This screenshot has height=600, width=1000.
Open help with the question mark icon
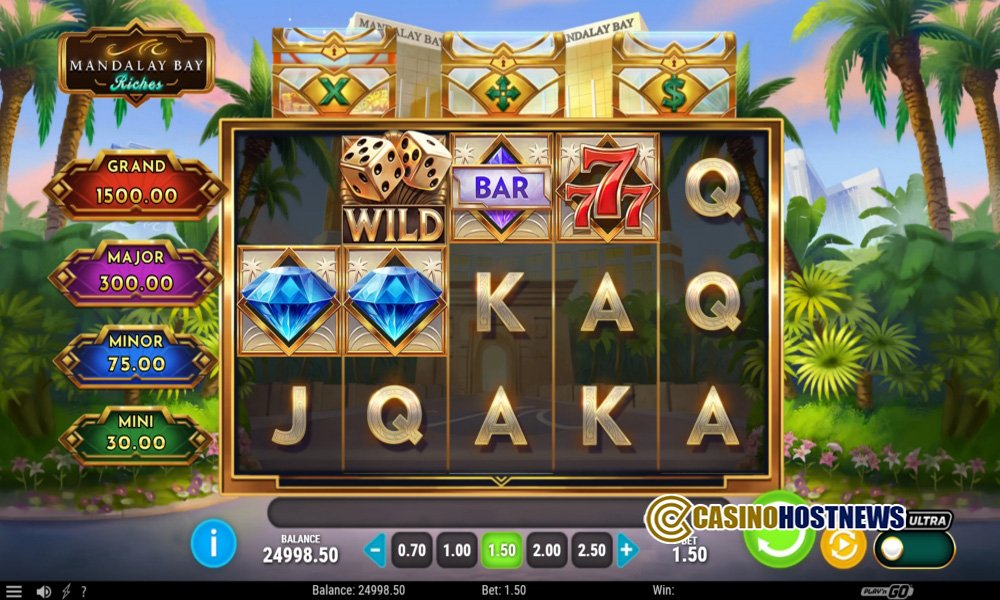[84, 591]
